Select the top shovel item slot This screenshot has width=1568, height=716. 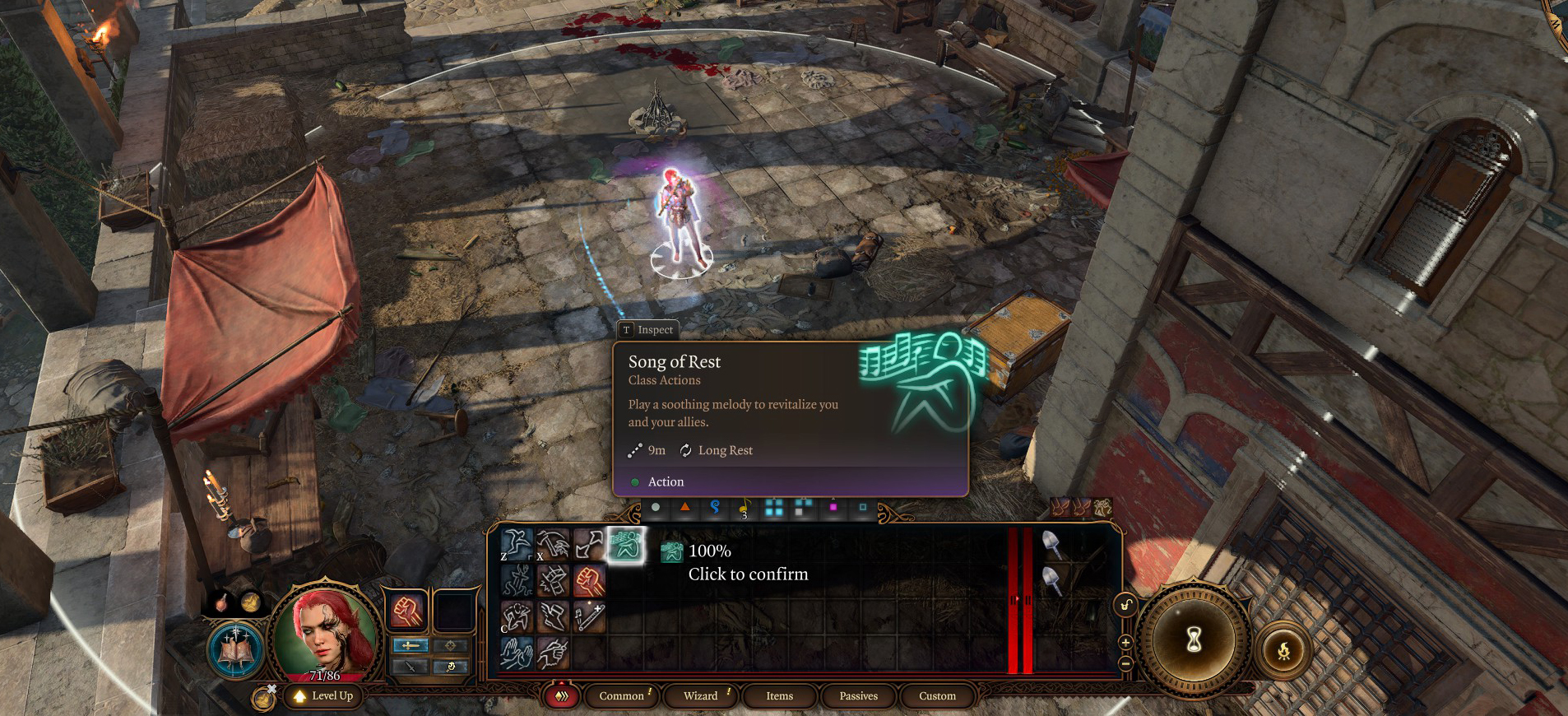pos(1051,544)
